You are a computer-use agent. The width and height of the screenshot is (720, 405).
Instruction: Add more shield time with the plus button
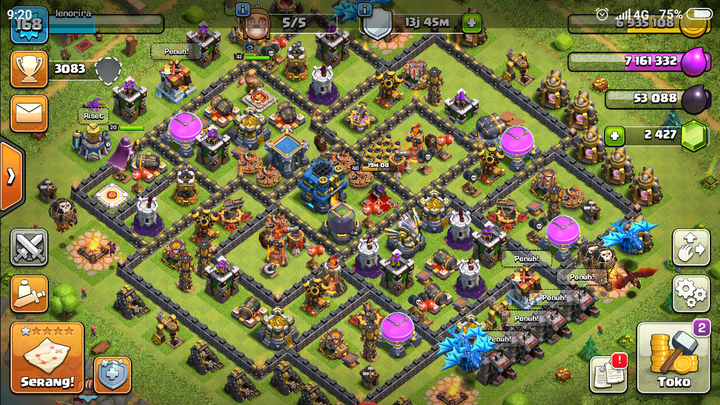471,23
